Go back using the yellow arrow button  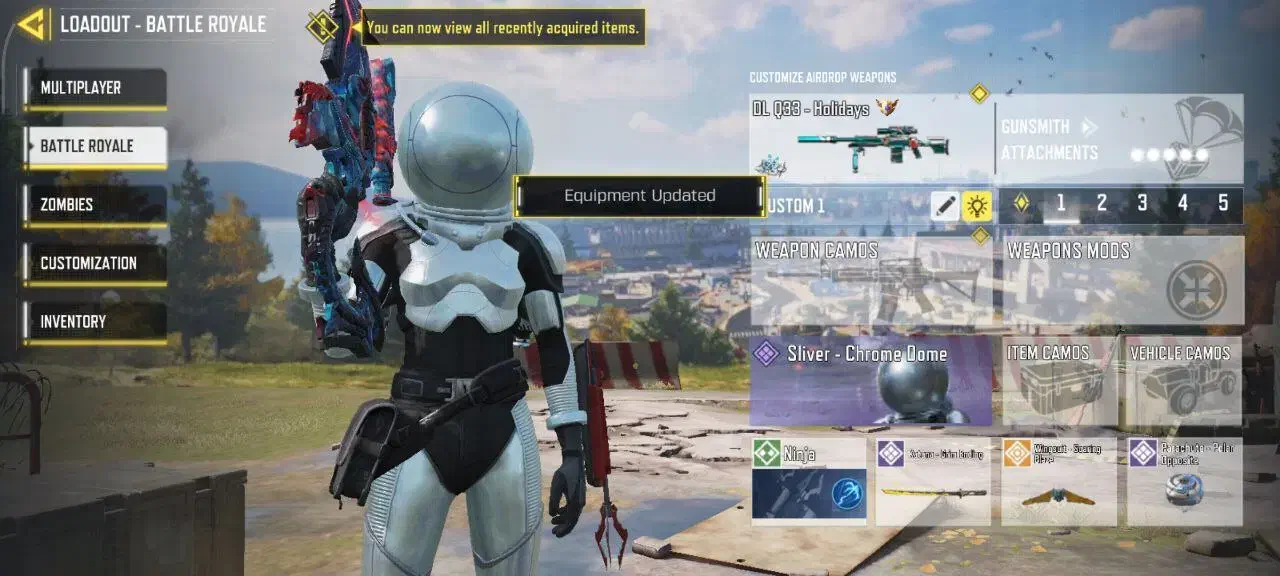coord(33,24)
